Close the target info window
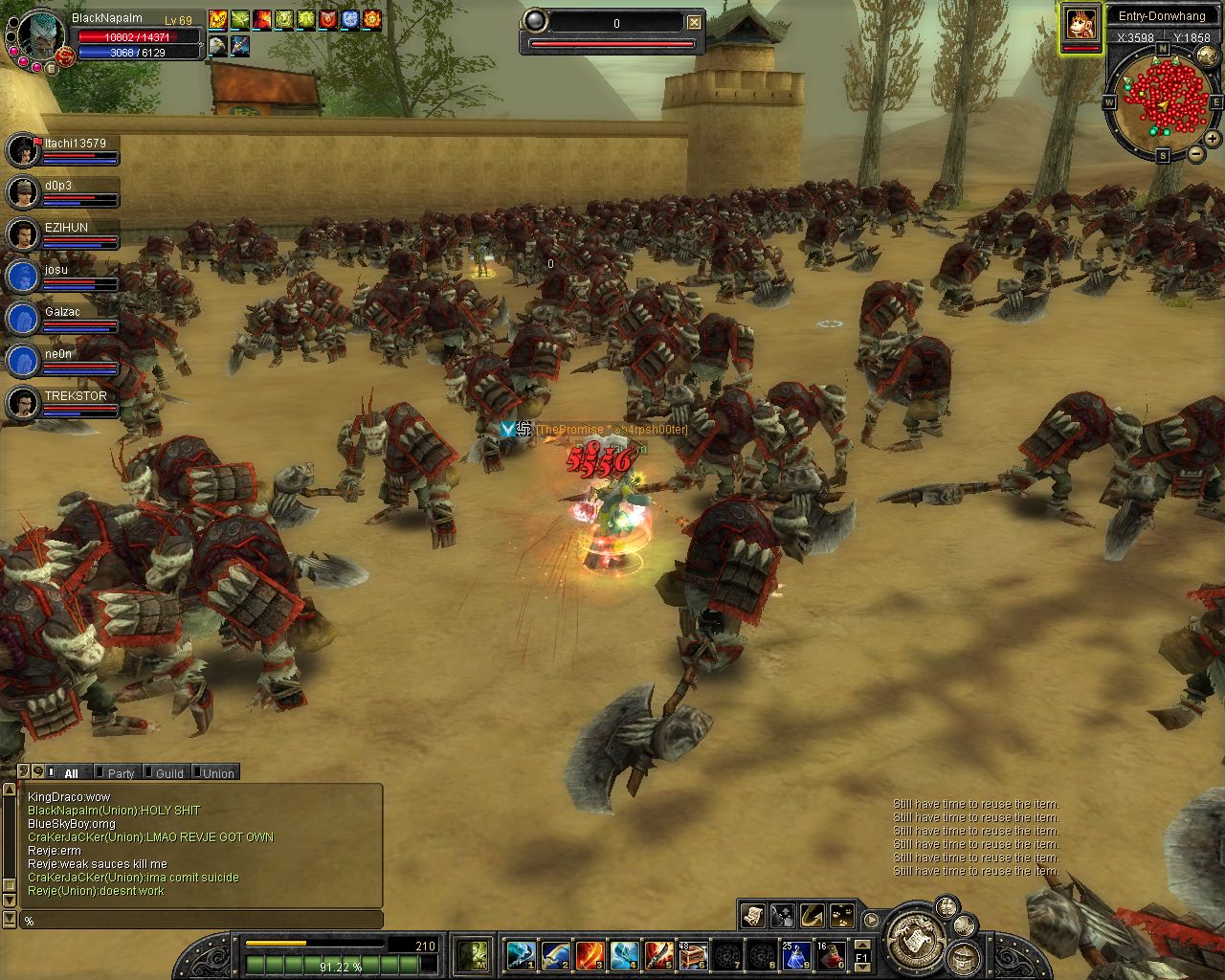This screenshot has width=1225, height=980. 695,23
